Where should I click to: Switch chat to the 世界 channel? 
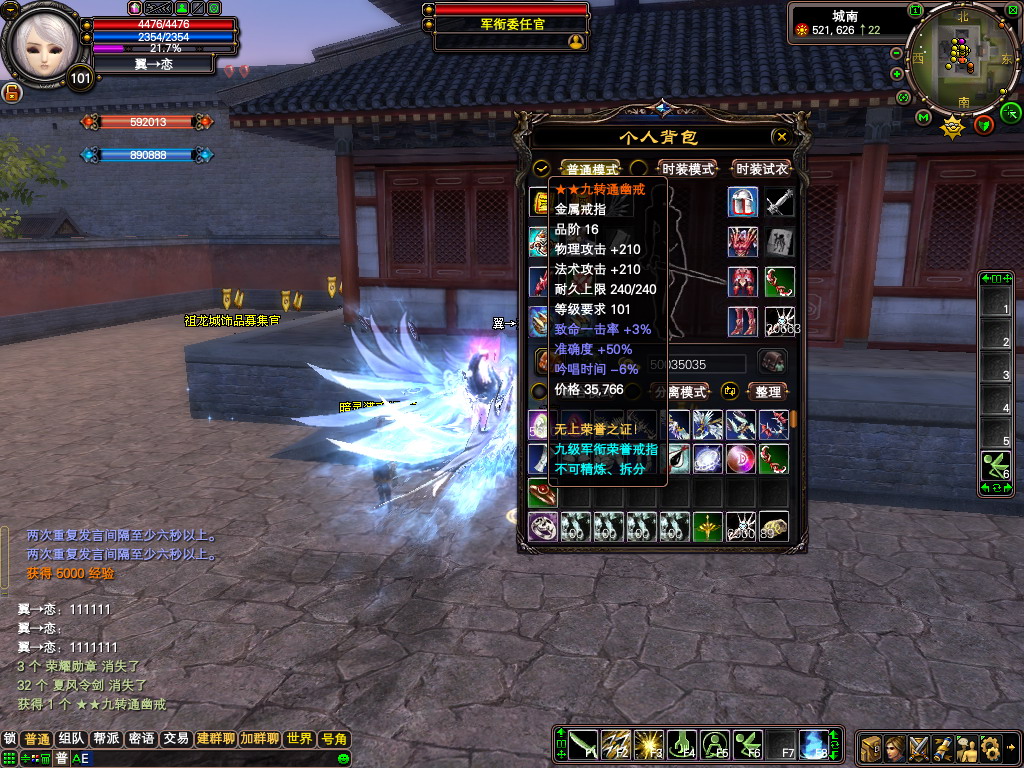[299, 739]
